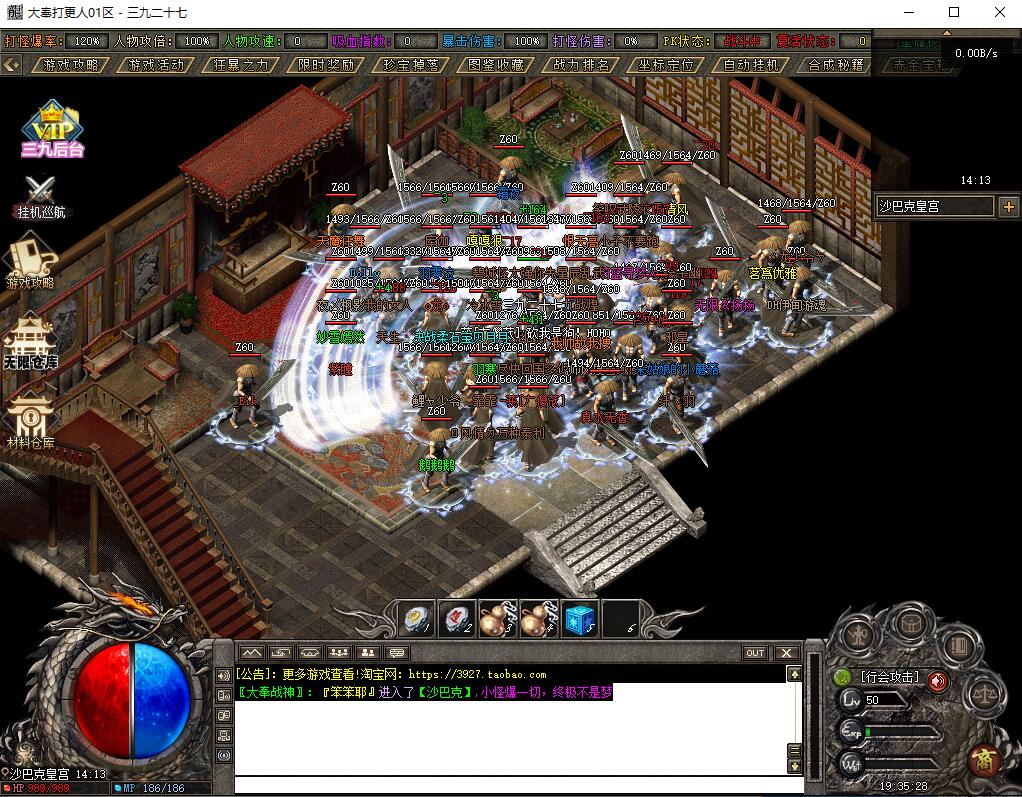Screen dimensions: 1022x797
Task: Open the 限时奖励 rewards menu
Action: [326, 65]
